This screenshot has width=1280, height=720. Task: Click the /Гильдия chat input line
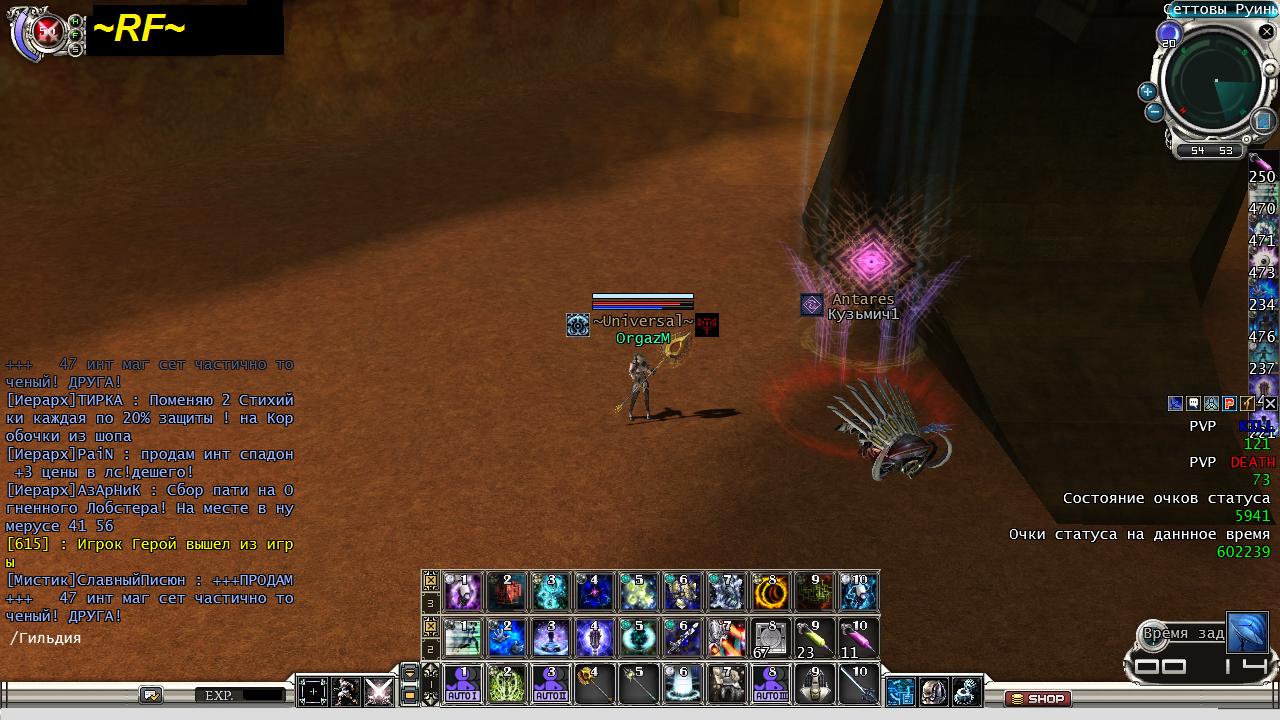pyautogui.click(x=150, y=638)
